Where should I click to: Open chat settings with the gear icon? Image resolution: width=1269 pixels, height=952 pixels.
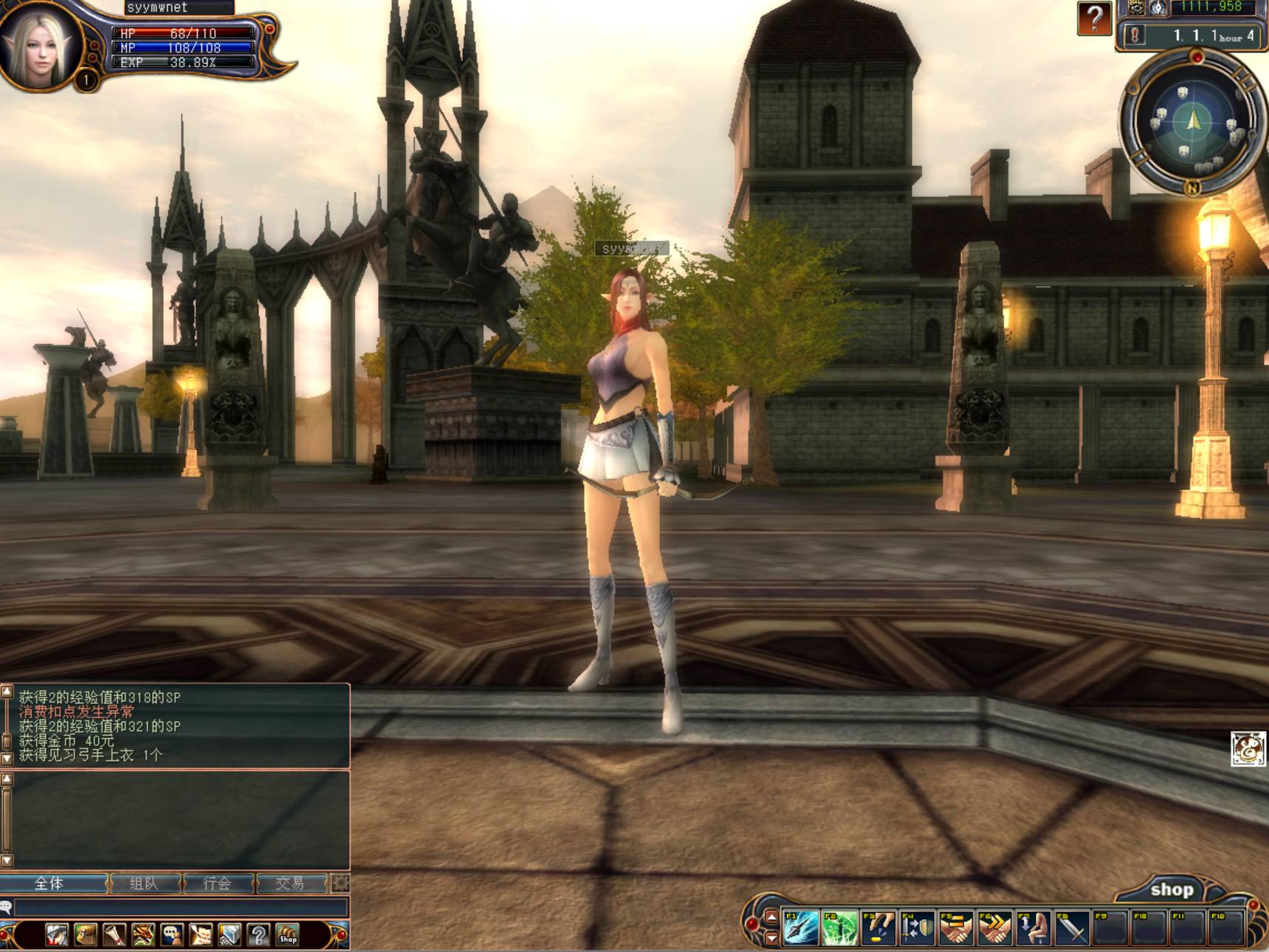point(340,883)
